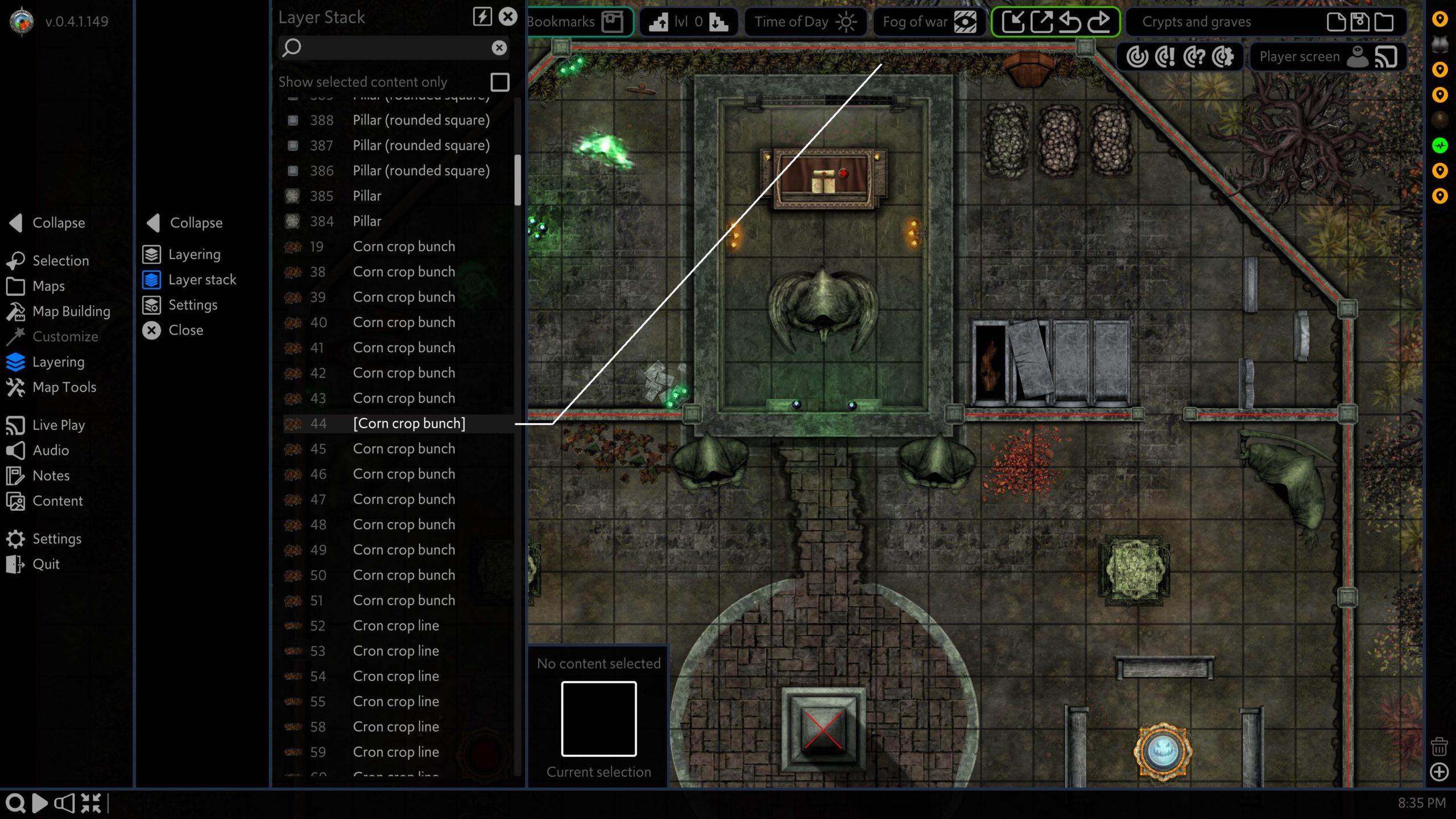Viewport: 1456px width, 819px height.
Task: Open the Layer stack submenu item
Action: (201, 280)
